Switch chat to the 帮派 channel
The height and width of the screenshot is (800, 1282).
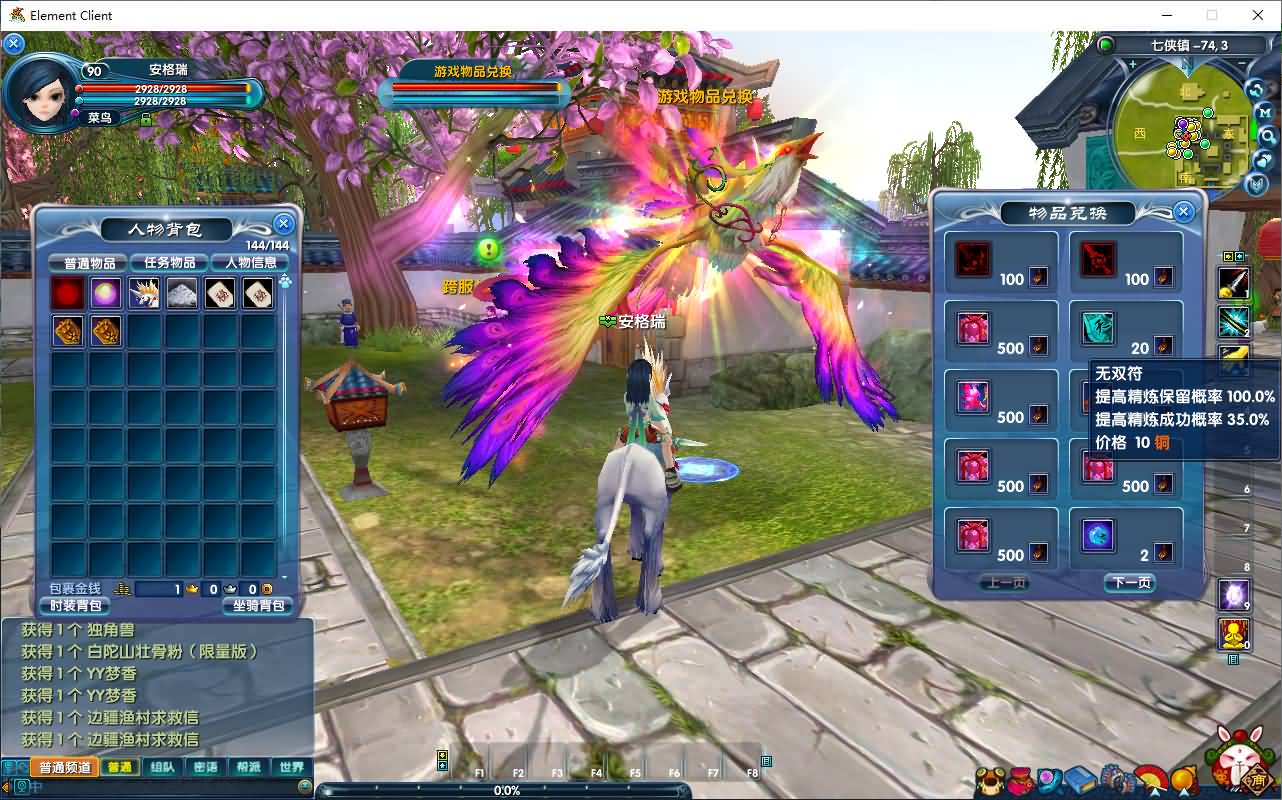(248, 768)
